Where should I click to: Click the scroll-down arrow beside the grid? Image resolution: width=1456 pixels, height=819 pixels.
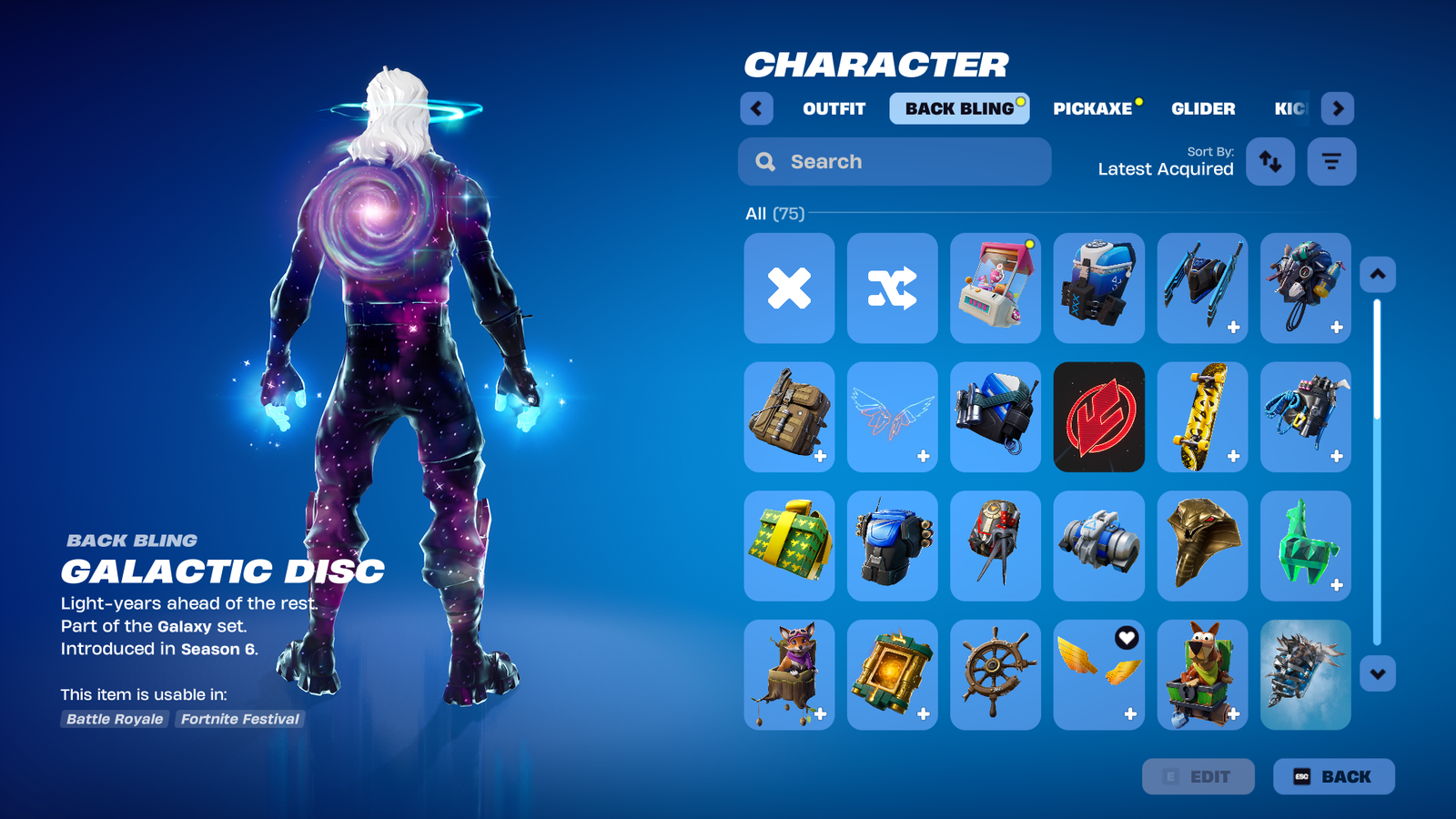coord(1377,673)
